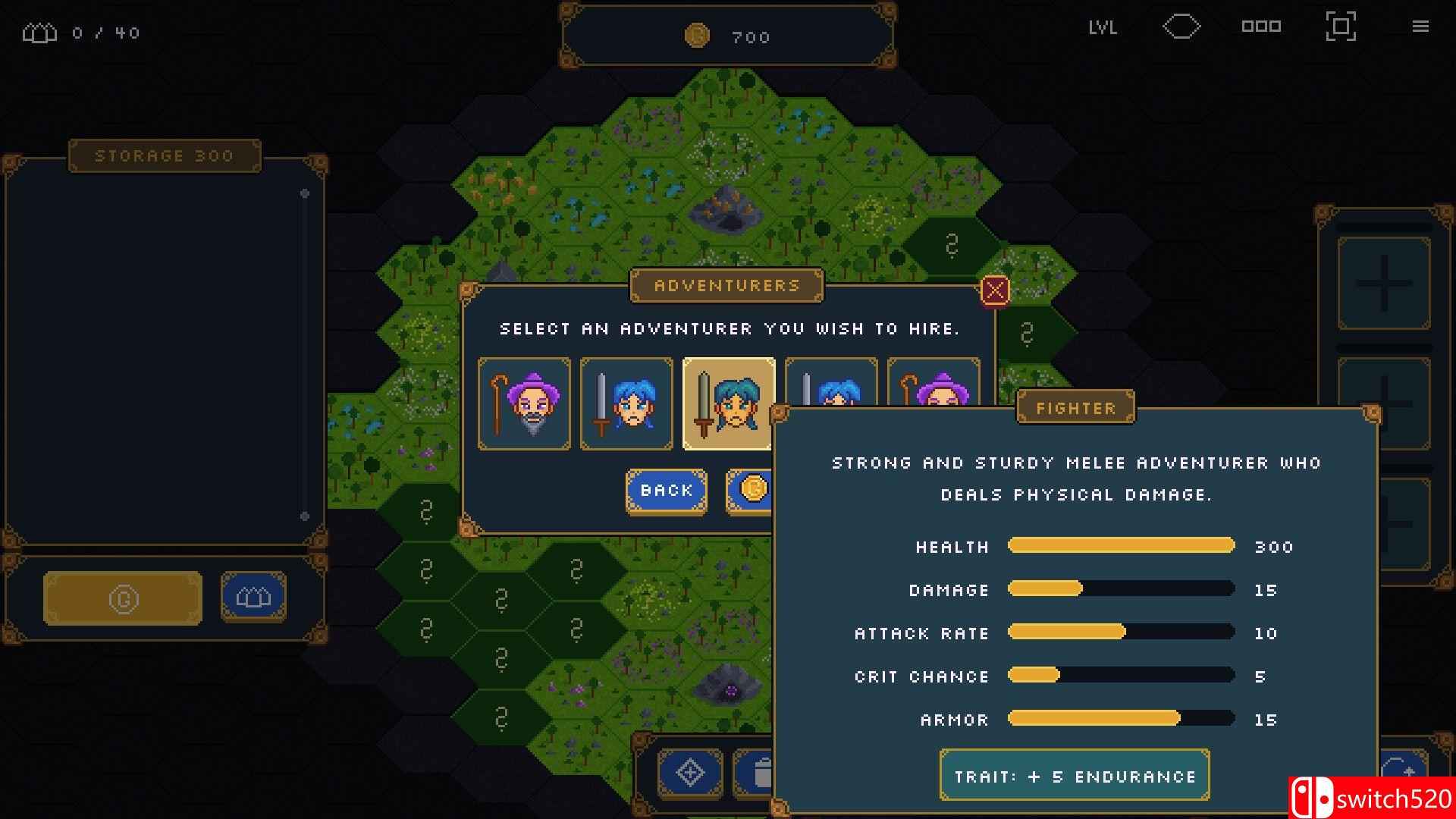This screenshot has width=1456, height=819.
Task: Hire adventurer with the gold coin button
Action: (x=750, y=490)
